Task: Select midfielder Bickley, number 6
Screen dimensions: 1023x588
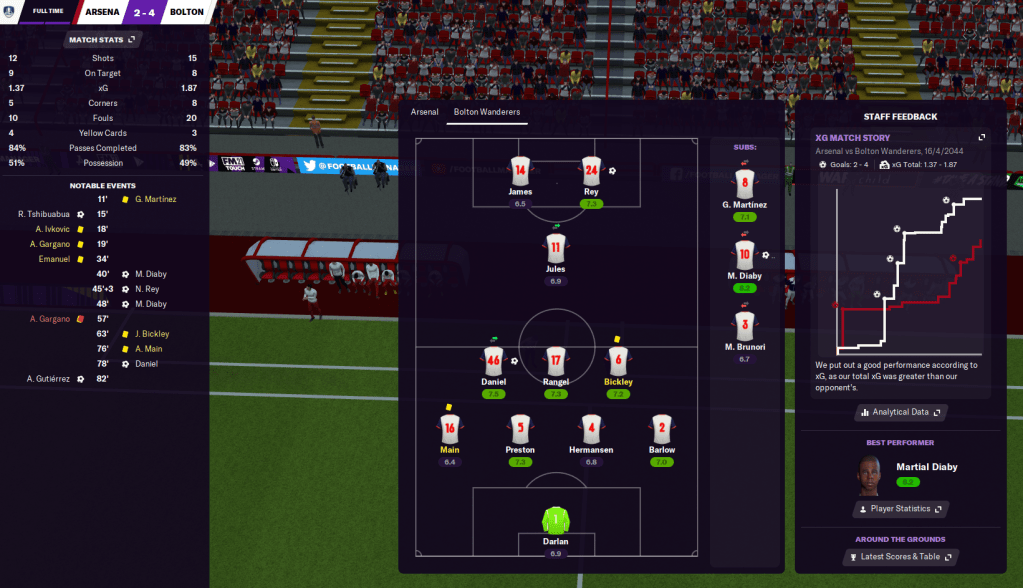Action: (618, 362)
